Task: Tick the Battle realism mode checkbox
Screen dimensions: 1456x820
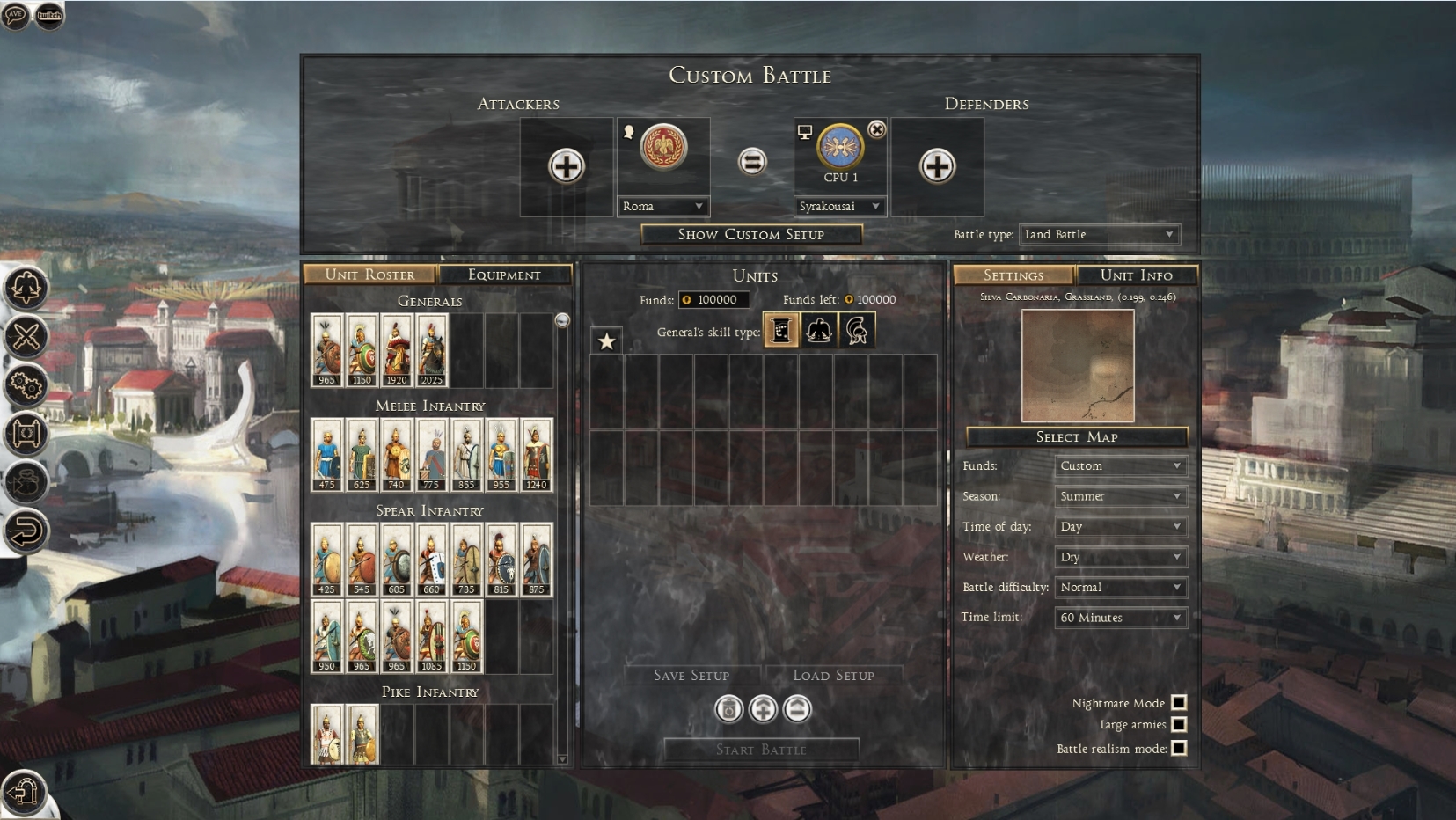Action: tap(1179, 748)
